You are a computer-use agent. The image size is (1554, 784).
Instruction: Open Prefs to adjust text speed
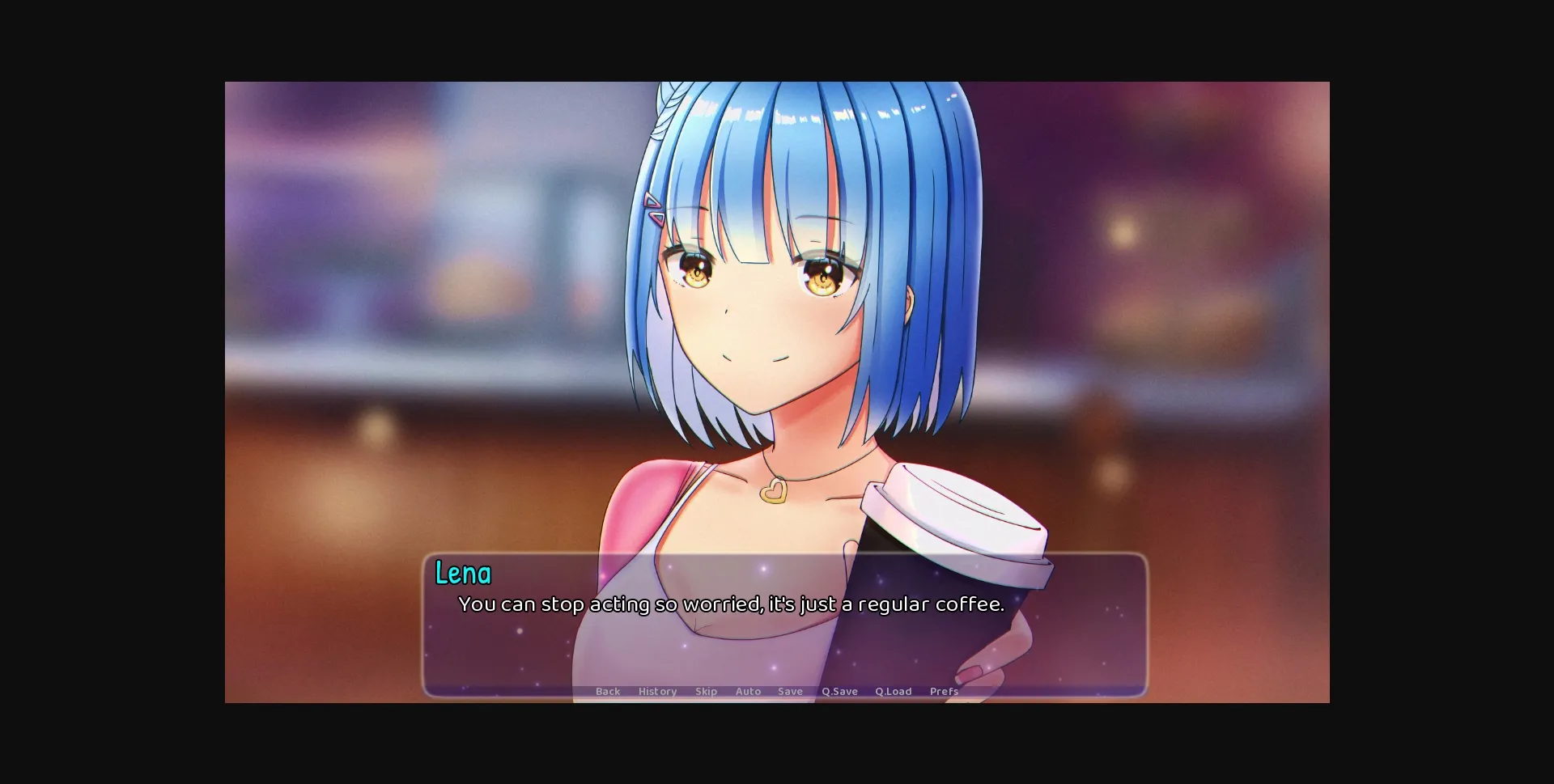944,691
